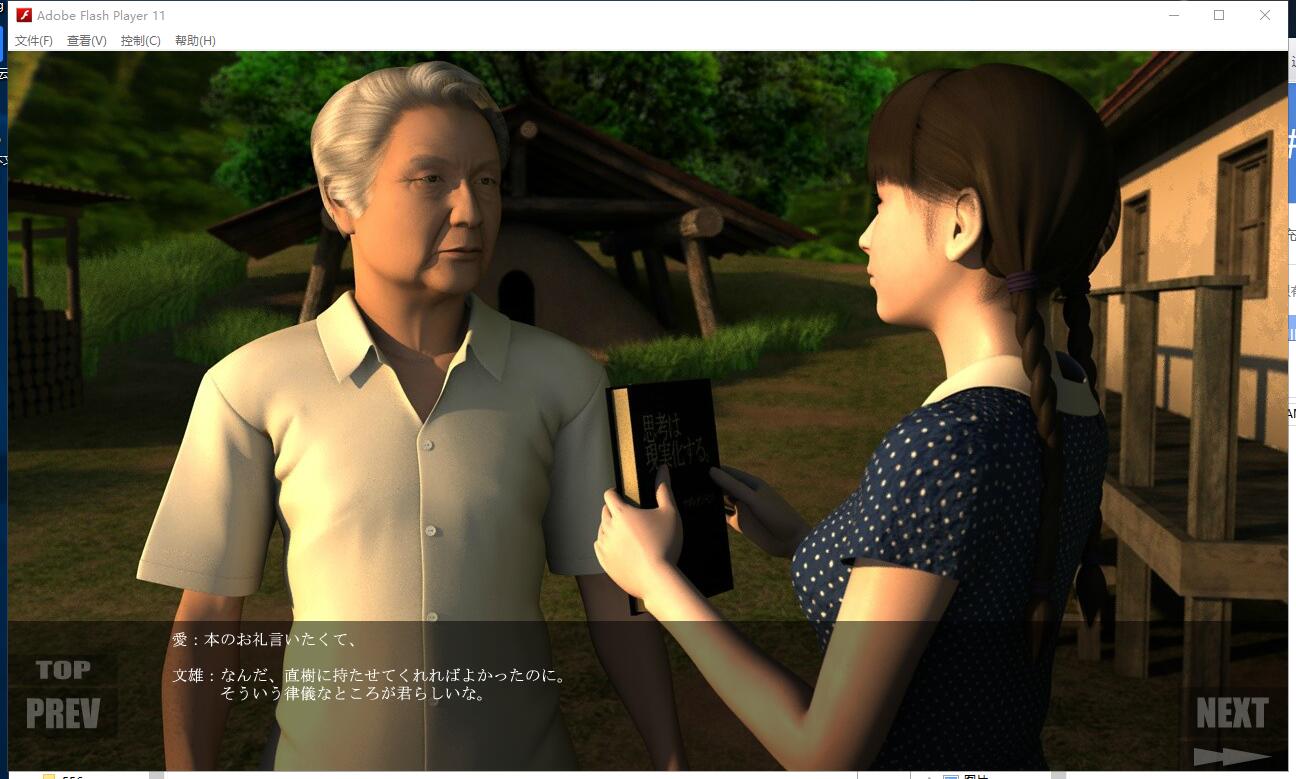Close the Adobe Flash Player window
Screen dimensions: 1296x779
1265,15
